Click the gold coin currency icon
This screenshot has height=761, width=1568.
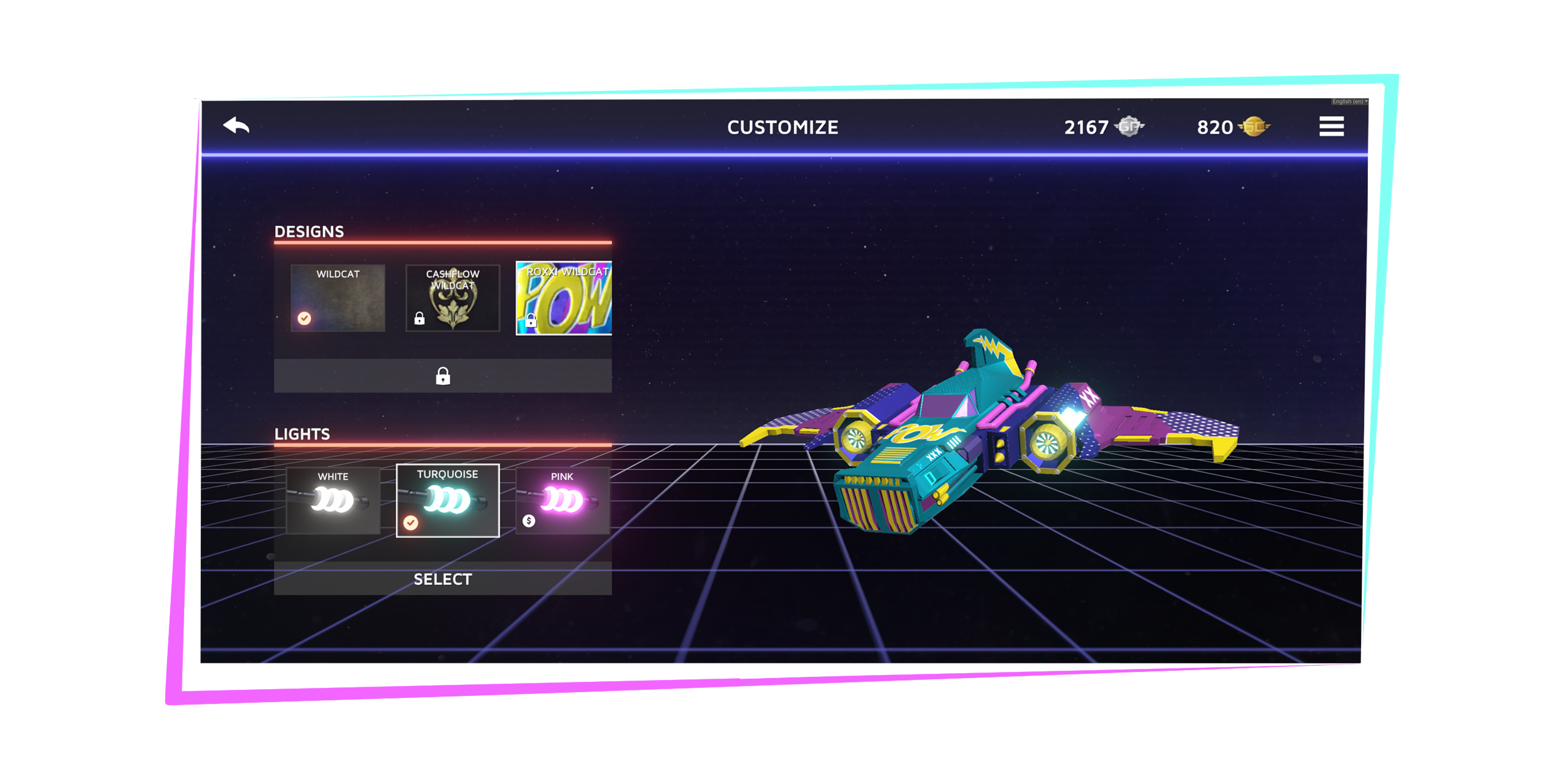click(x=1255, y=127)
